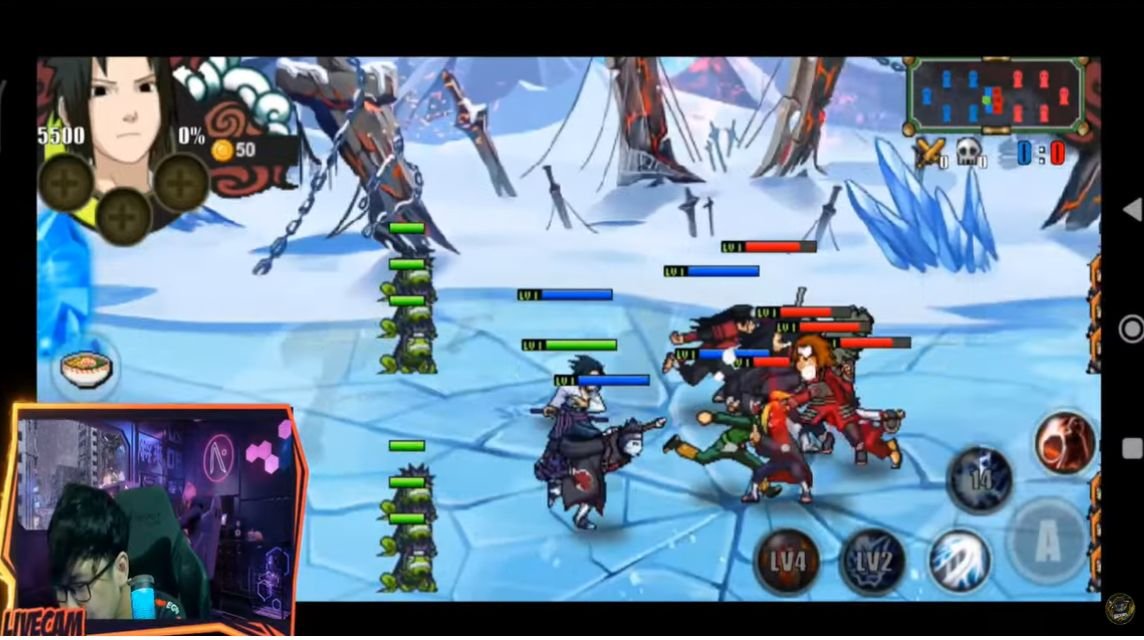Use the white lightning slash skill
The height and width of the screenshot is (640, 1144).
click(x=959, y=561)
